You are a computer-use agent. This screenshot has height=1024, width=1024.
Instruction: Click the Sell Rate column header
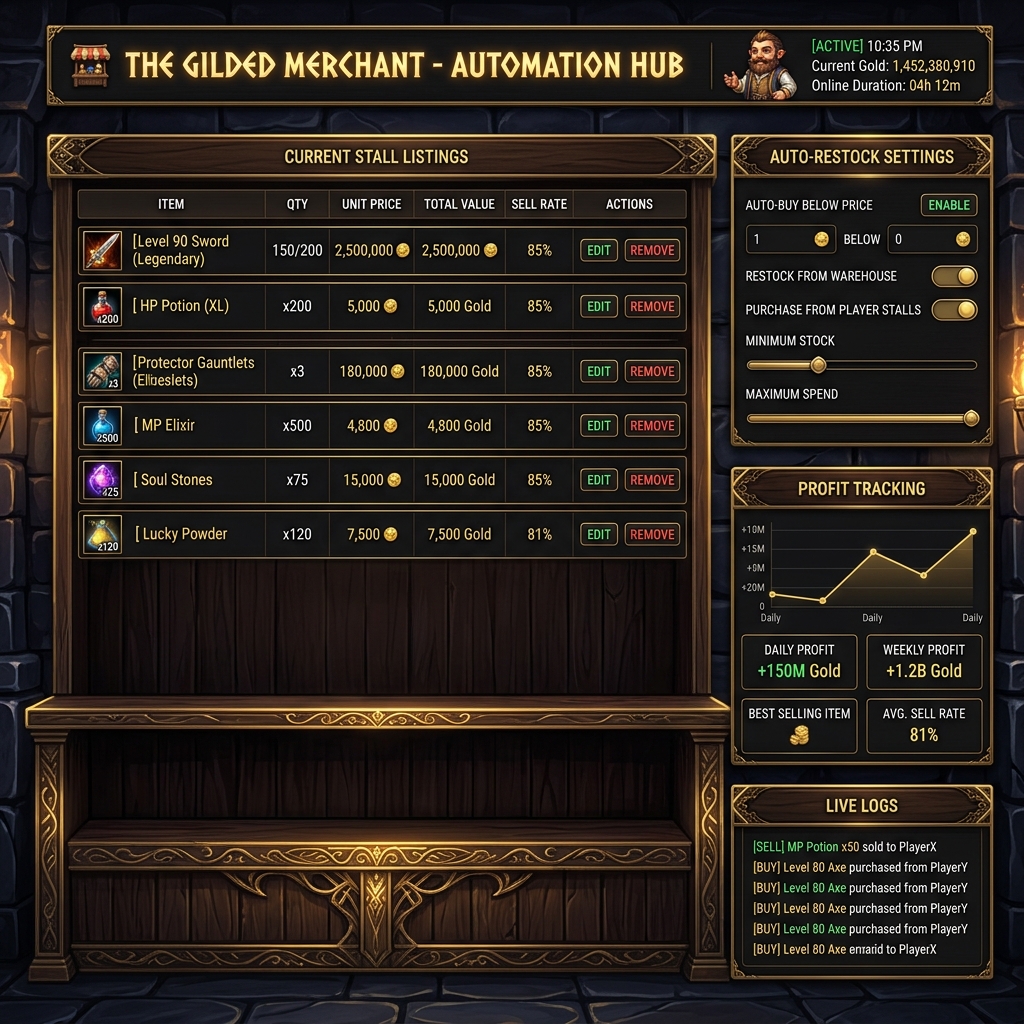point(539,204)
